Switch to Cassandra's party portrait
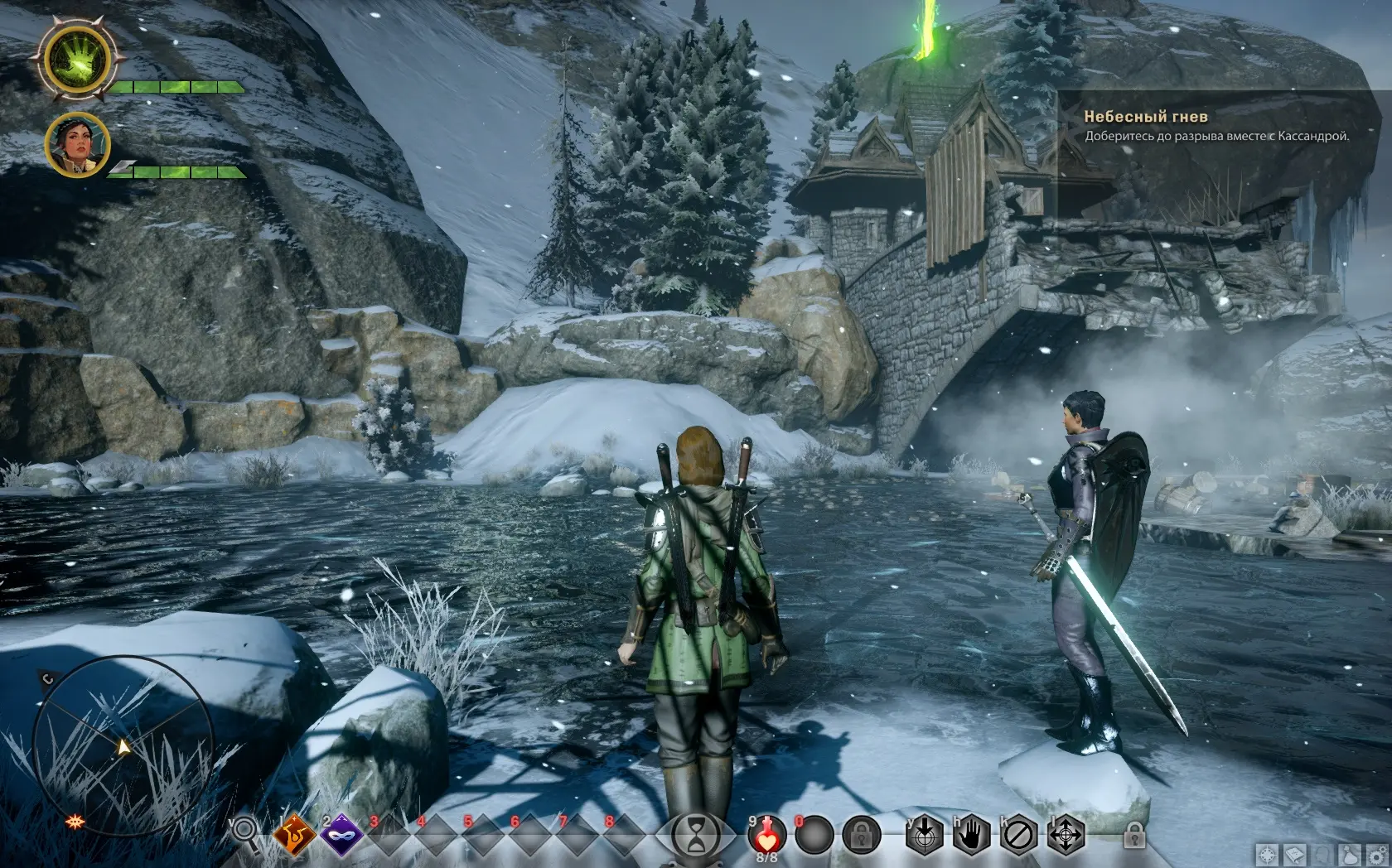1392x868 pixels. (77, 146)
